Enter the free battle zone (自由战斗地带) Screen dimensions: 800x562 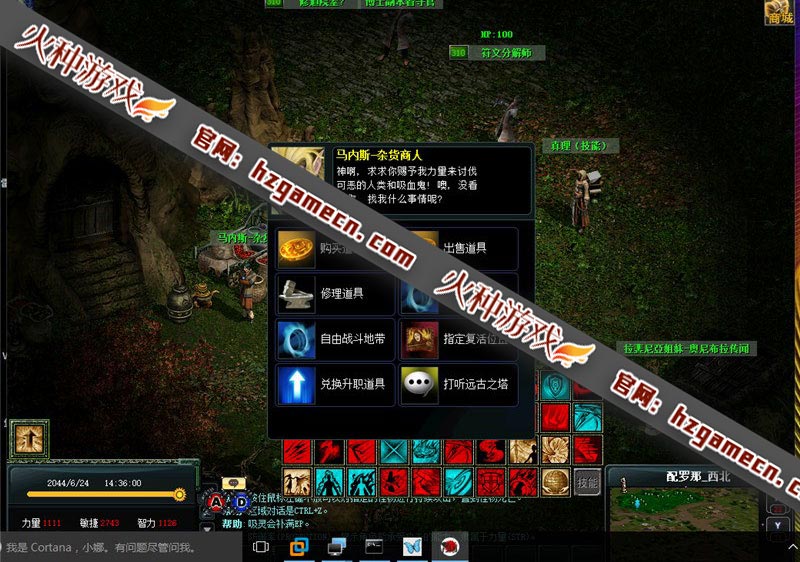coord(334,339)
